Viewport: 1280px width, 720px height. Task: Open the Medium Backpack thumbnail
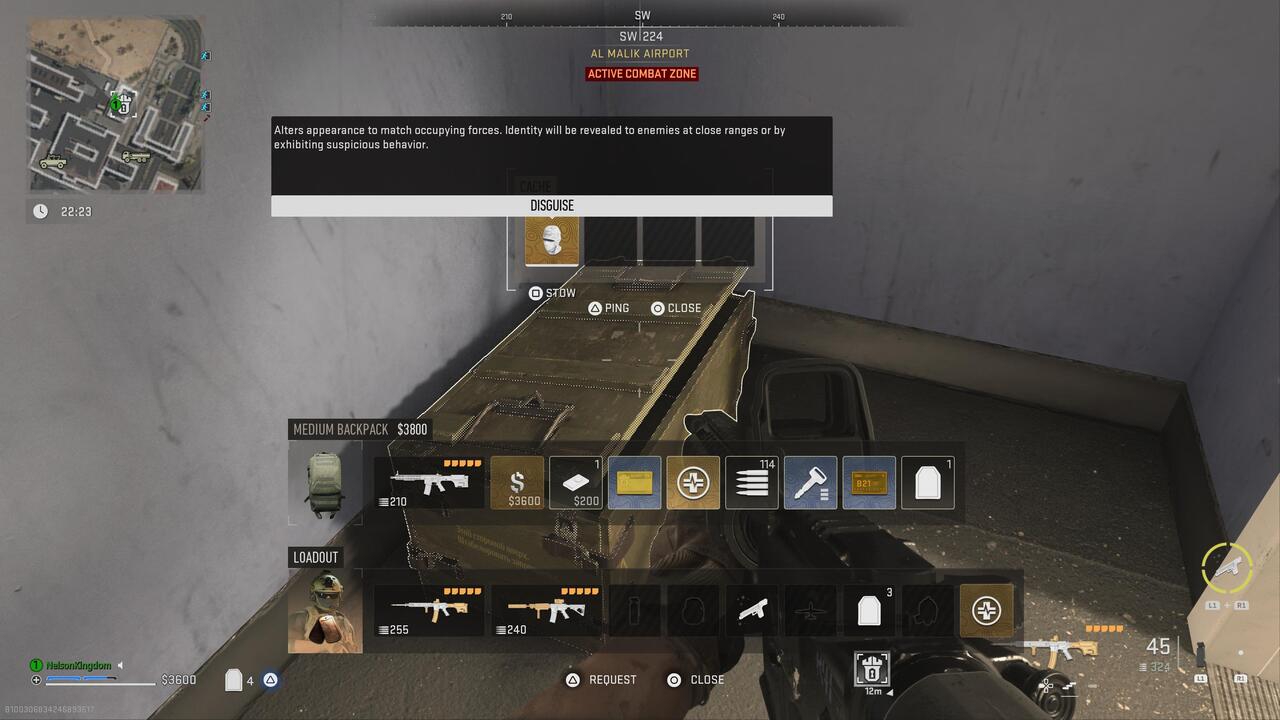pos(325,482)
